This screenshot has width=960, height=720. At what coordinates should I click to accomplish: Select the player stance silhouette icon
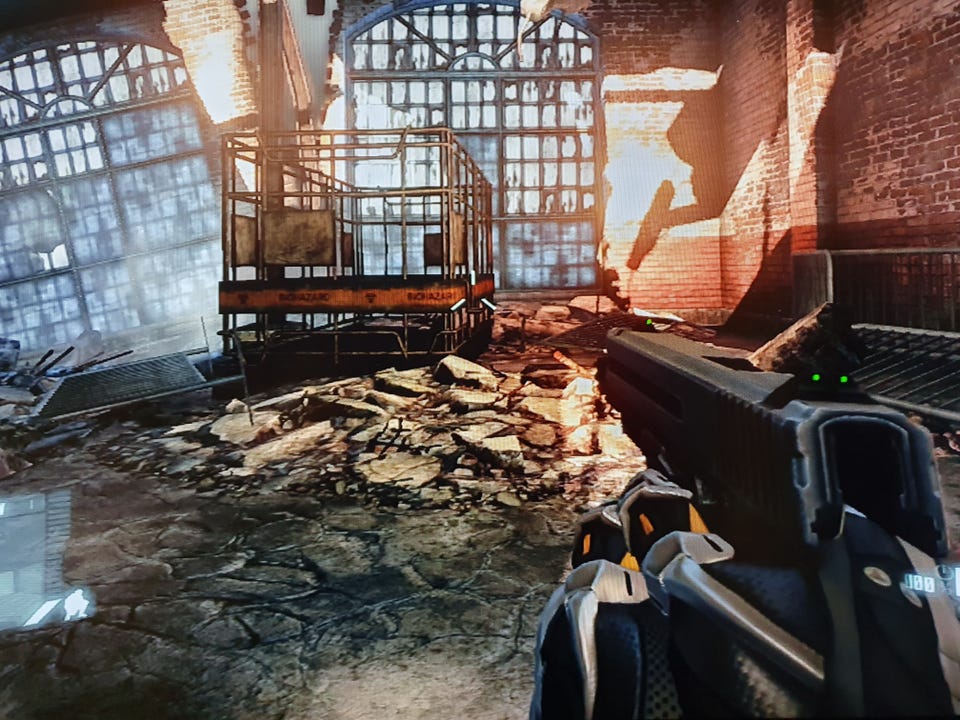pos(74,604)
